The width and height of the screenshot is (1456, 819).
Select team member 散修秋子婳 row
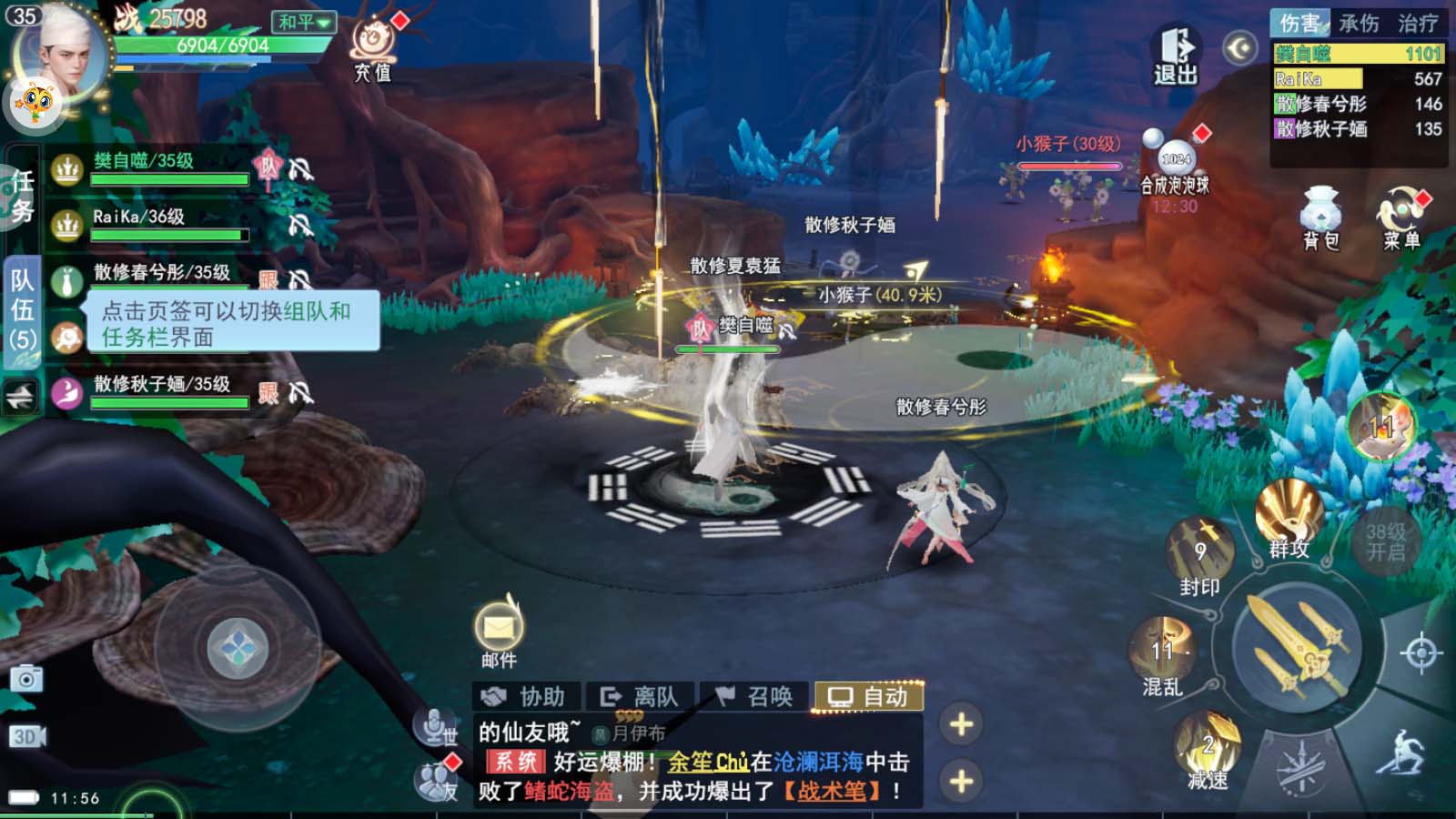pyautogui.click(x=168, y=392)
